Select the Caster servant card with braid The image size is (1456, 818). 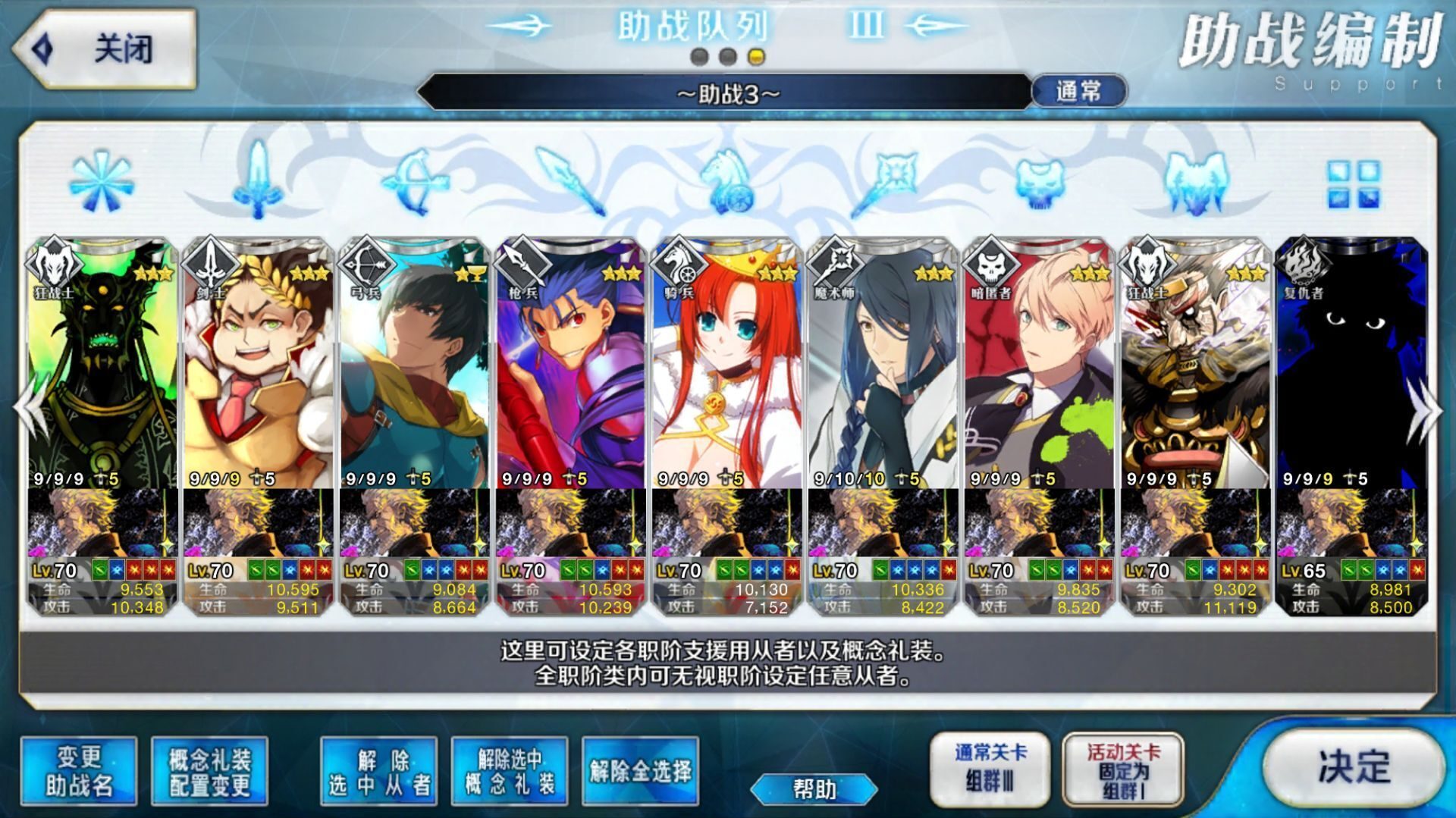point(883,364)
